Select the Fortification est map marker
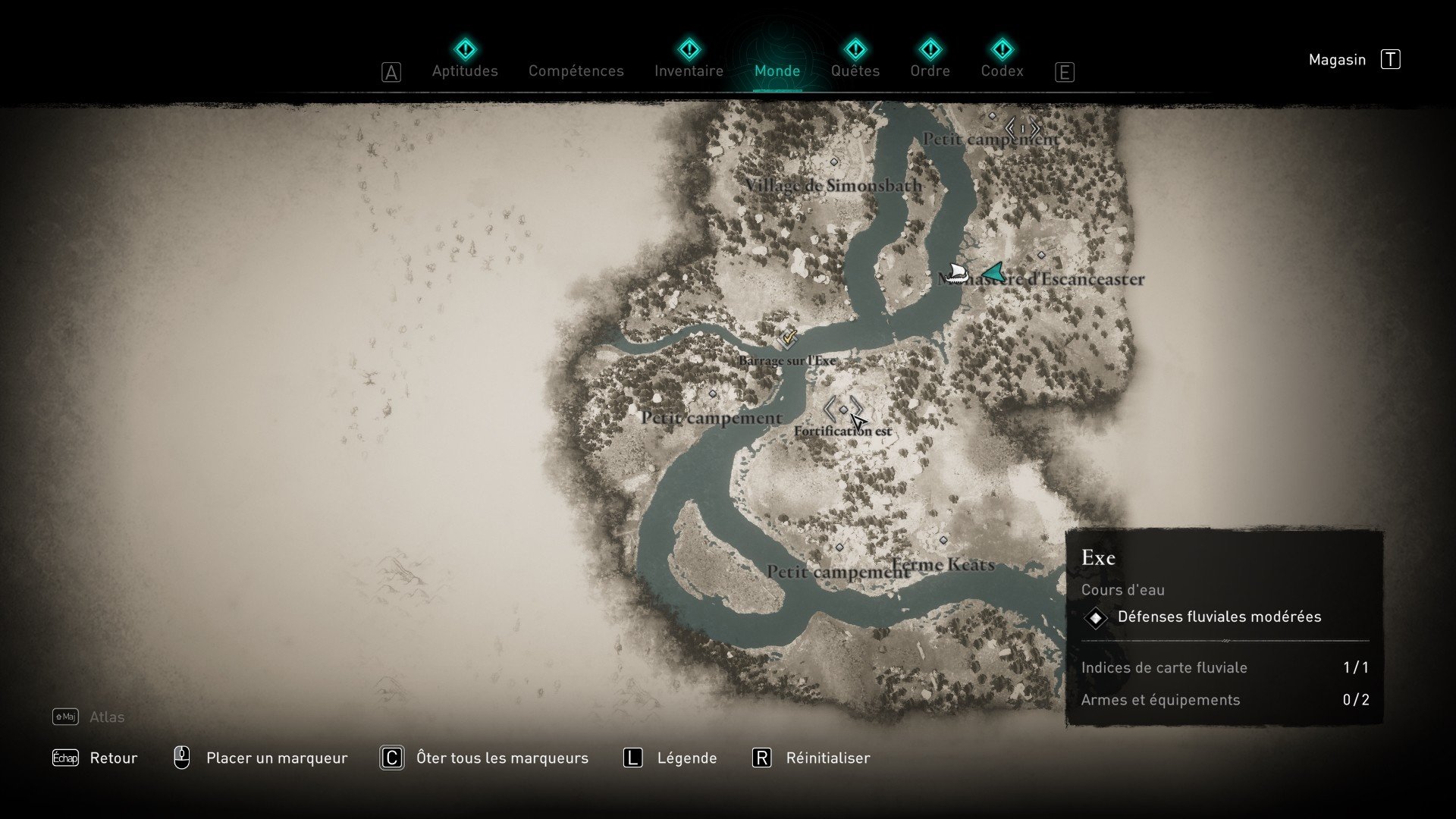Viewport: 1456px width, 819px height. point(843,410)
